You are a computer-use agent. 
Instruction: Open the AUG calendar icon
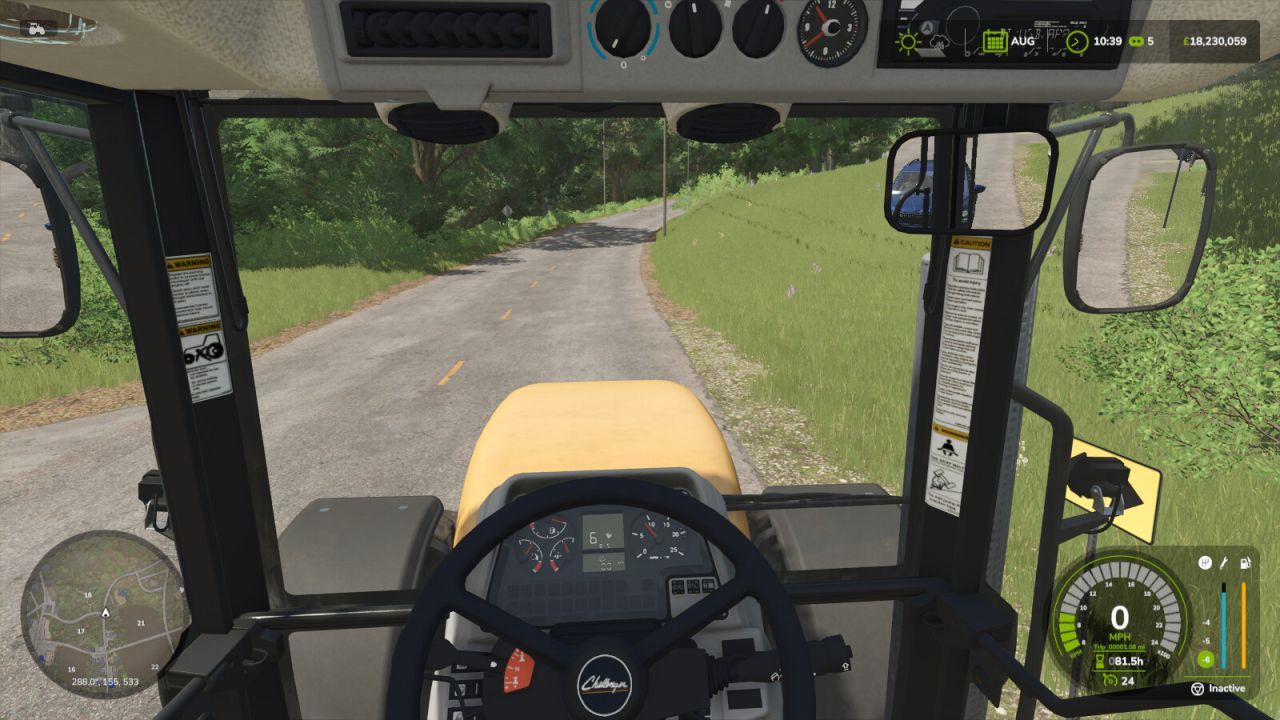pos(996,40)
